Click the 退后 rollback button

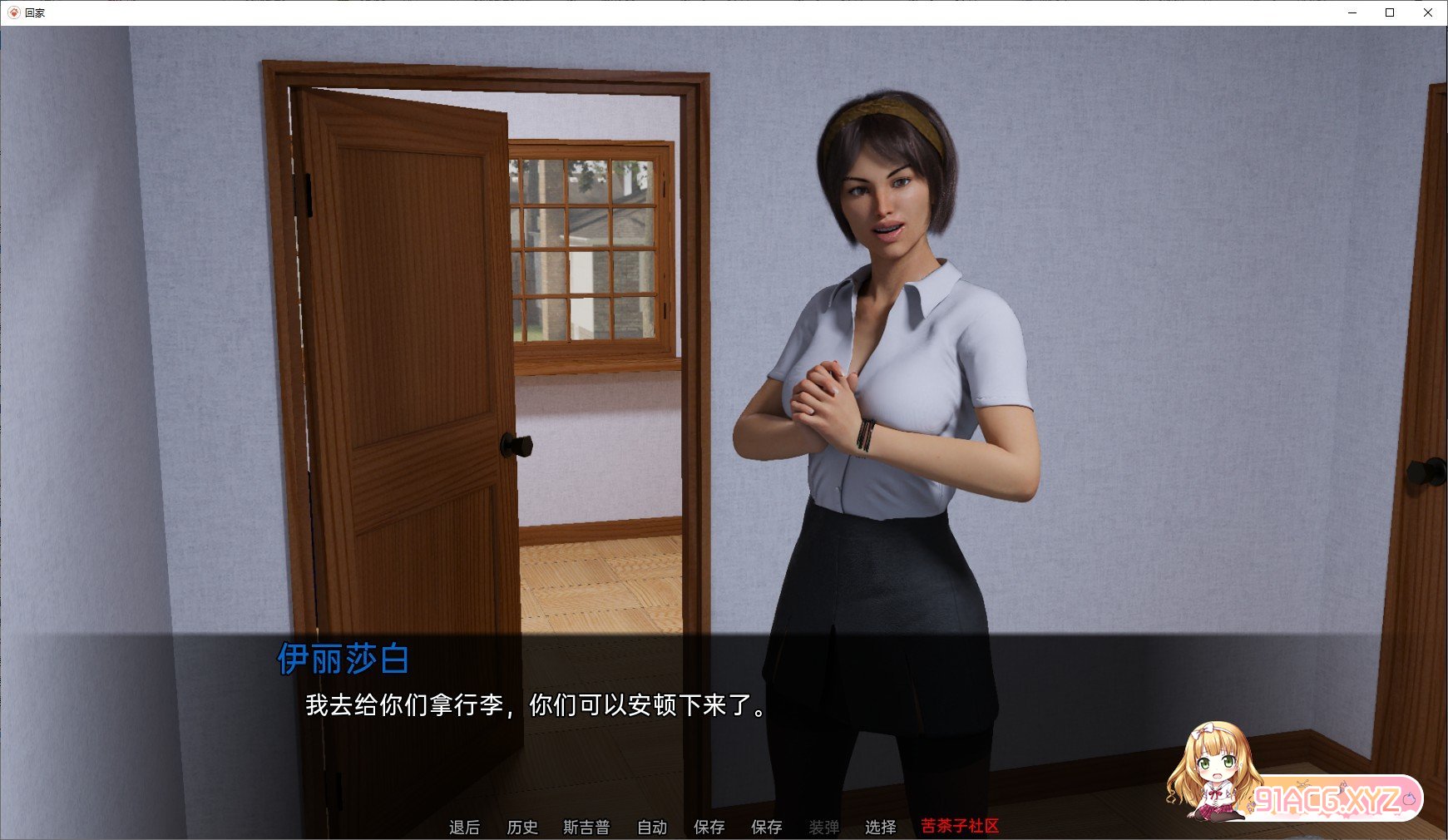pyautogui.click(x=465, y=828)
